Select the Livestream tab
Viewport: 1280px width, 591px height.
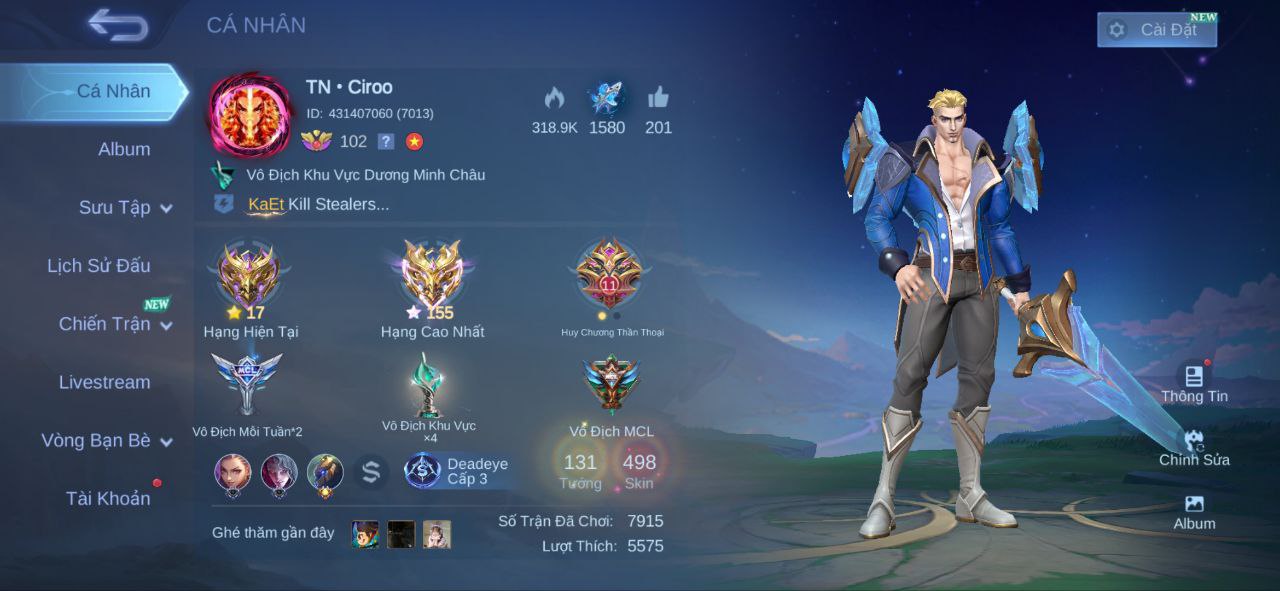click(105, 382)
